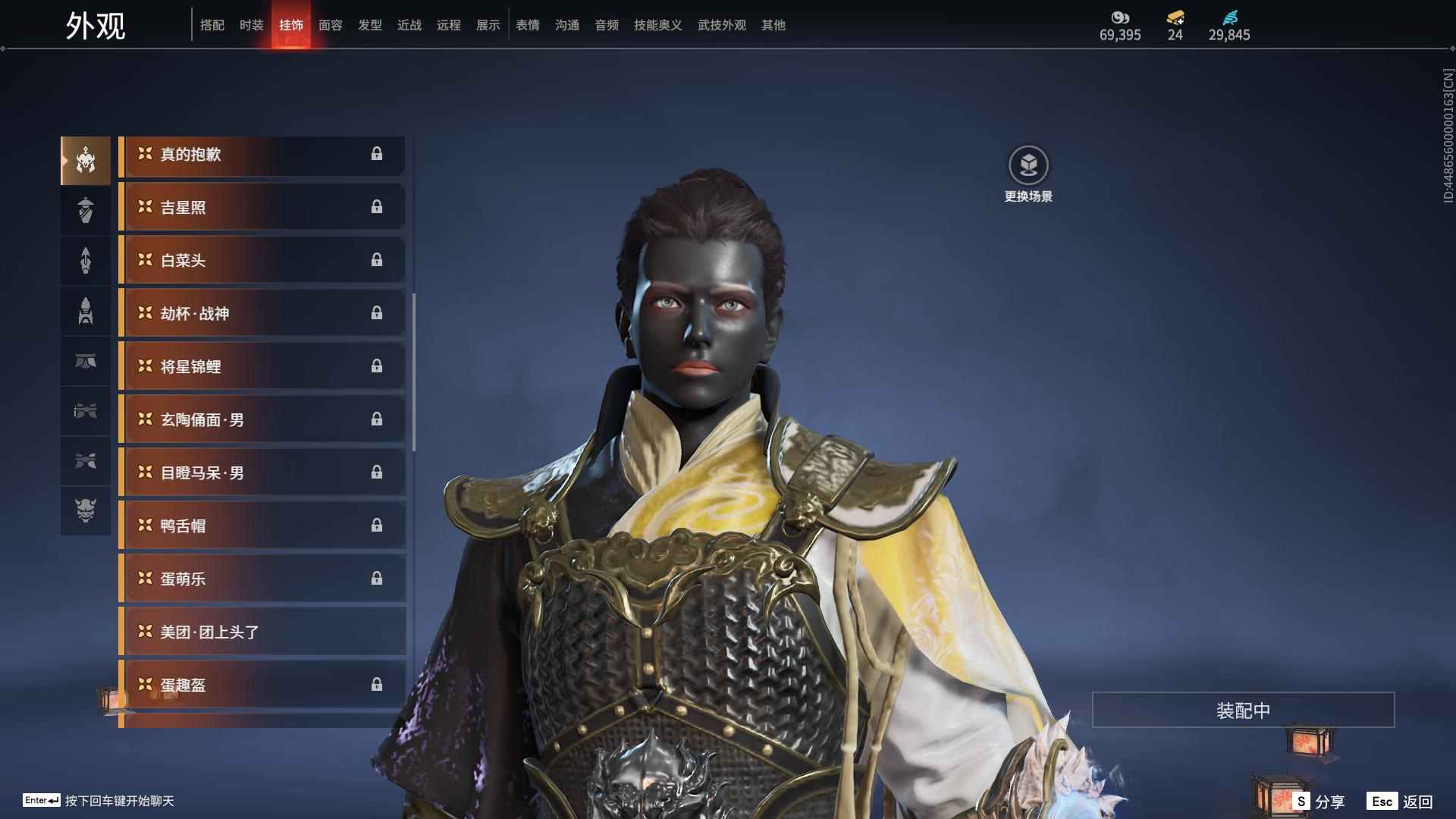This screenshot has width=1456, height=819.
Task: Select the 吉星照 list entry
Action: click(x=262, y=207)
